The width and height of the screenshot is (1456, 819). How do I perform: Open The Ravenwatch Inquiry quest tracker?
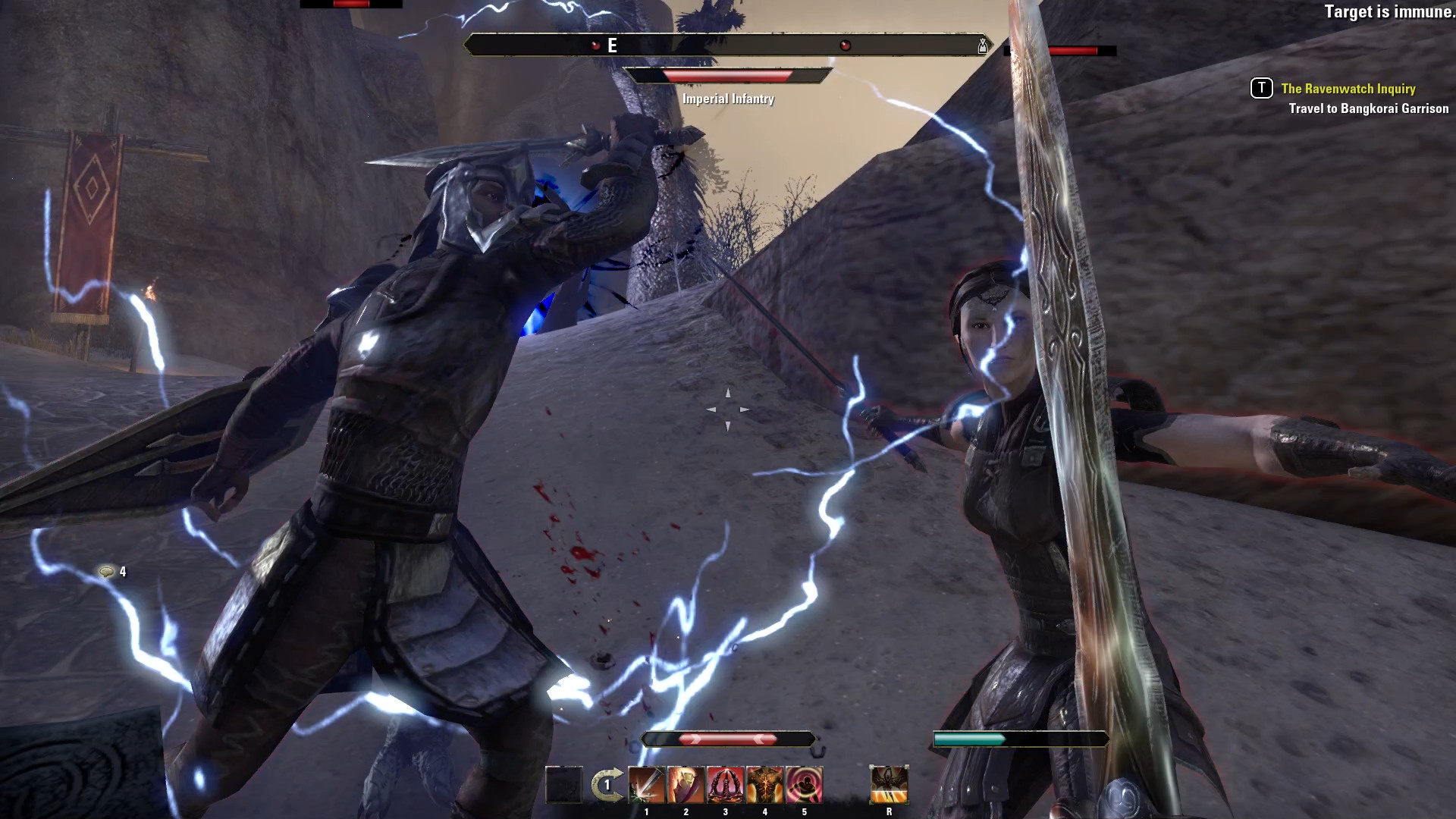1348,89
